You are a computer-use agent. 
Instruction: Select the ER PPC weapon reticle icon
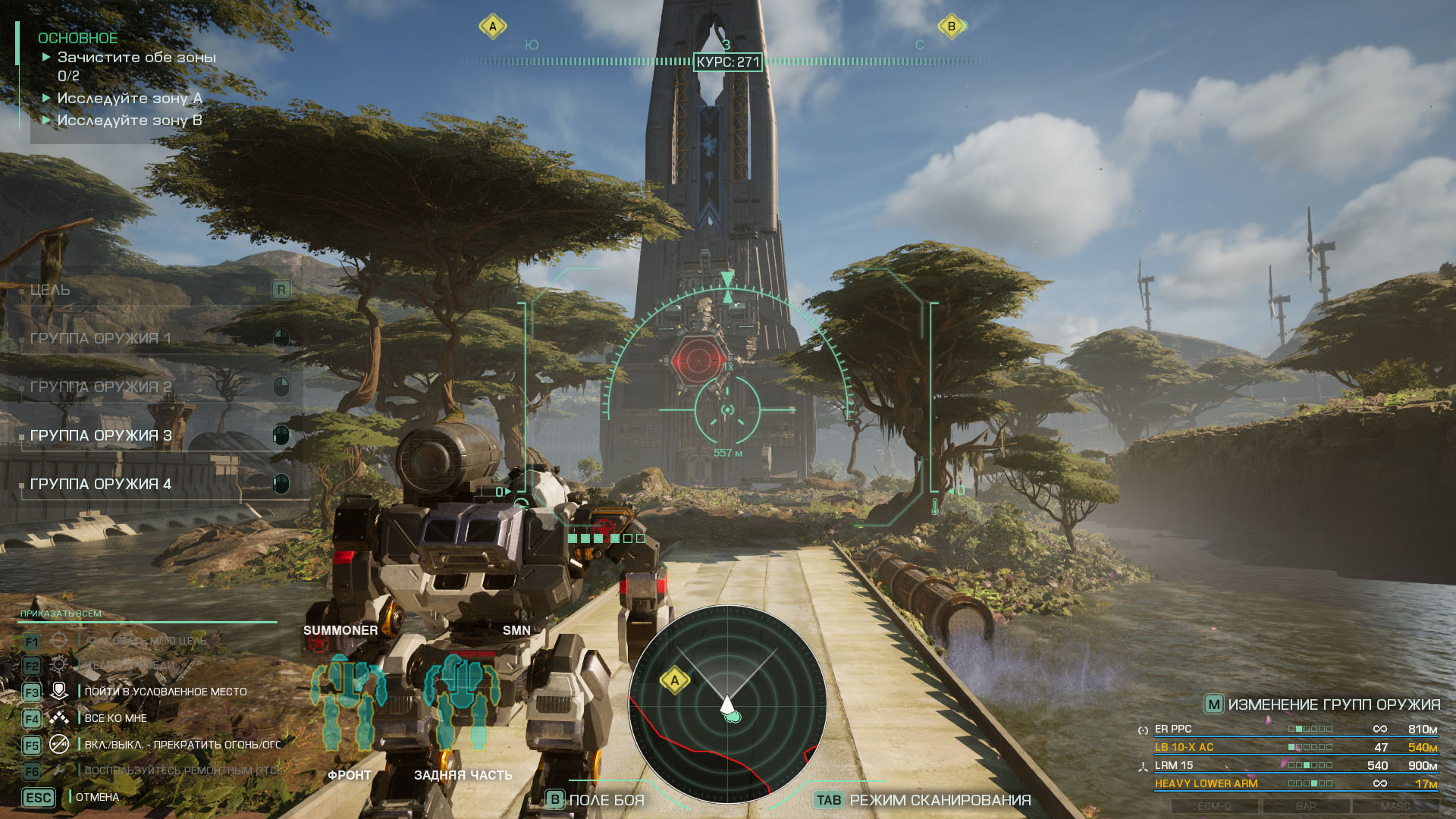pyautogui.click(x=1144, y=730)
